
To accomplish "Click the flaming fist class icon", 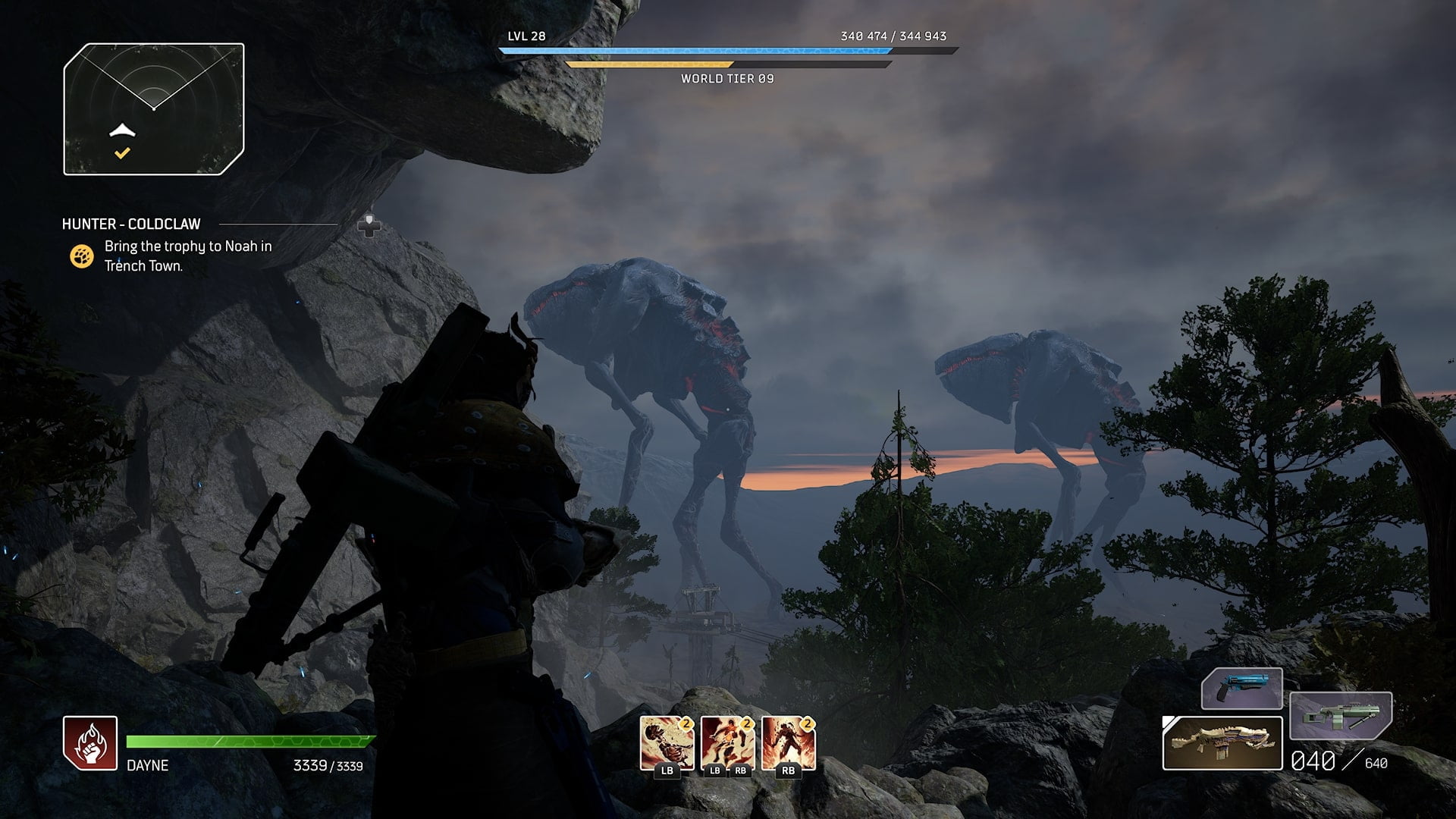I will (90, 743).
